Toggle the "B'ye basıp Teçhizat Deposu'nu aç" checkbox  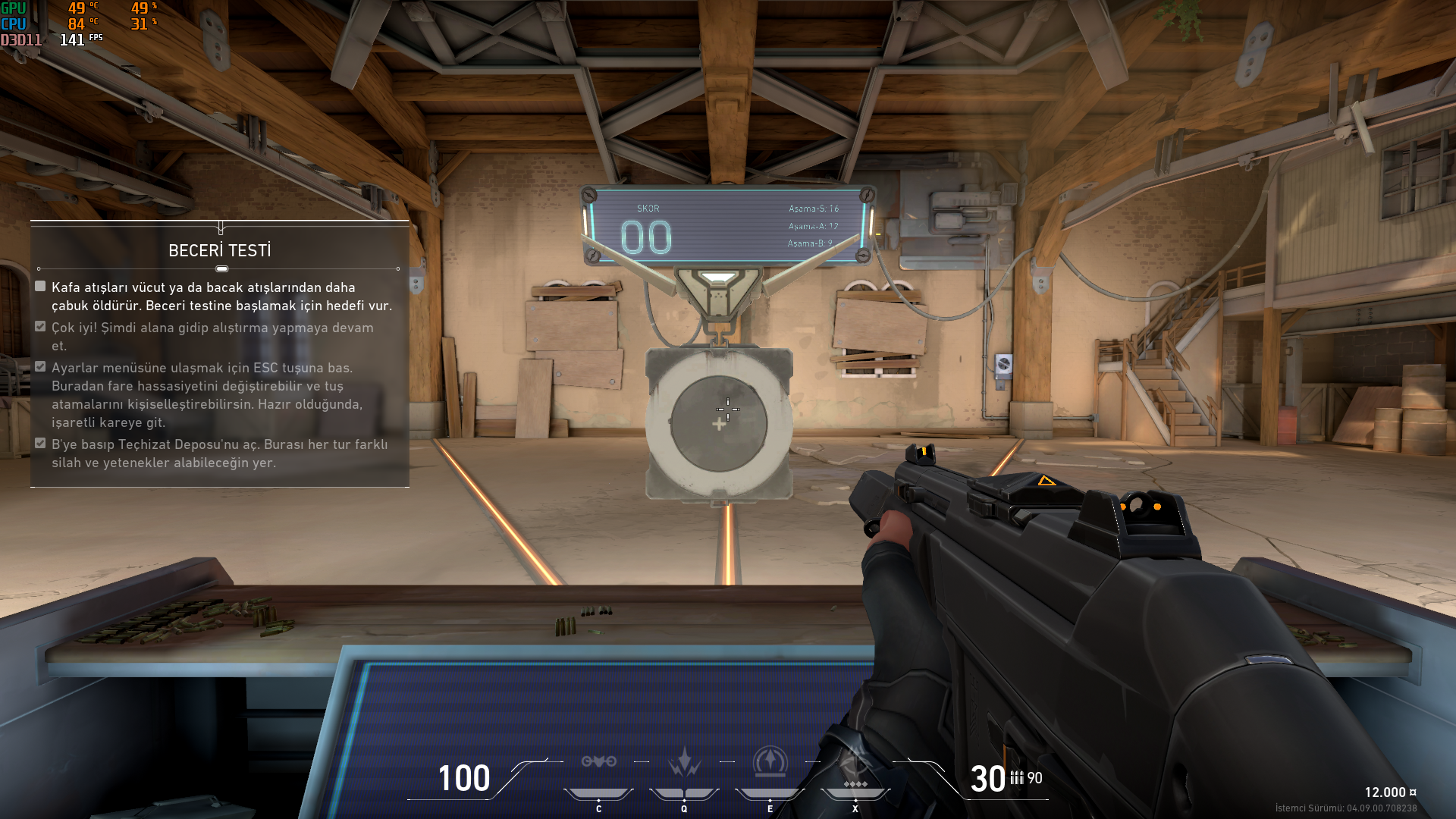(x=40, y=444)
